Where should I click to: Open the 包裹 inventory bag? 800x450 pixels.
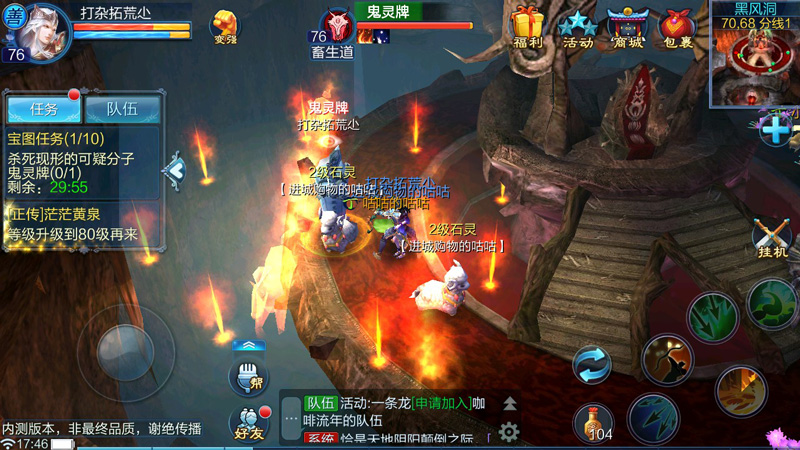click(x=679, y=28)
